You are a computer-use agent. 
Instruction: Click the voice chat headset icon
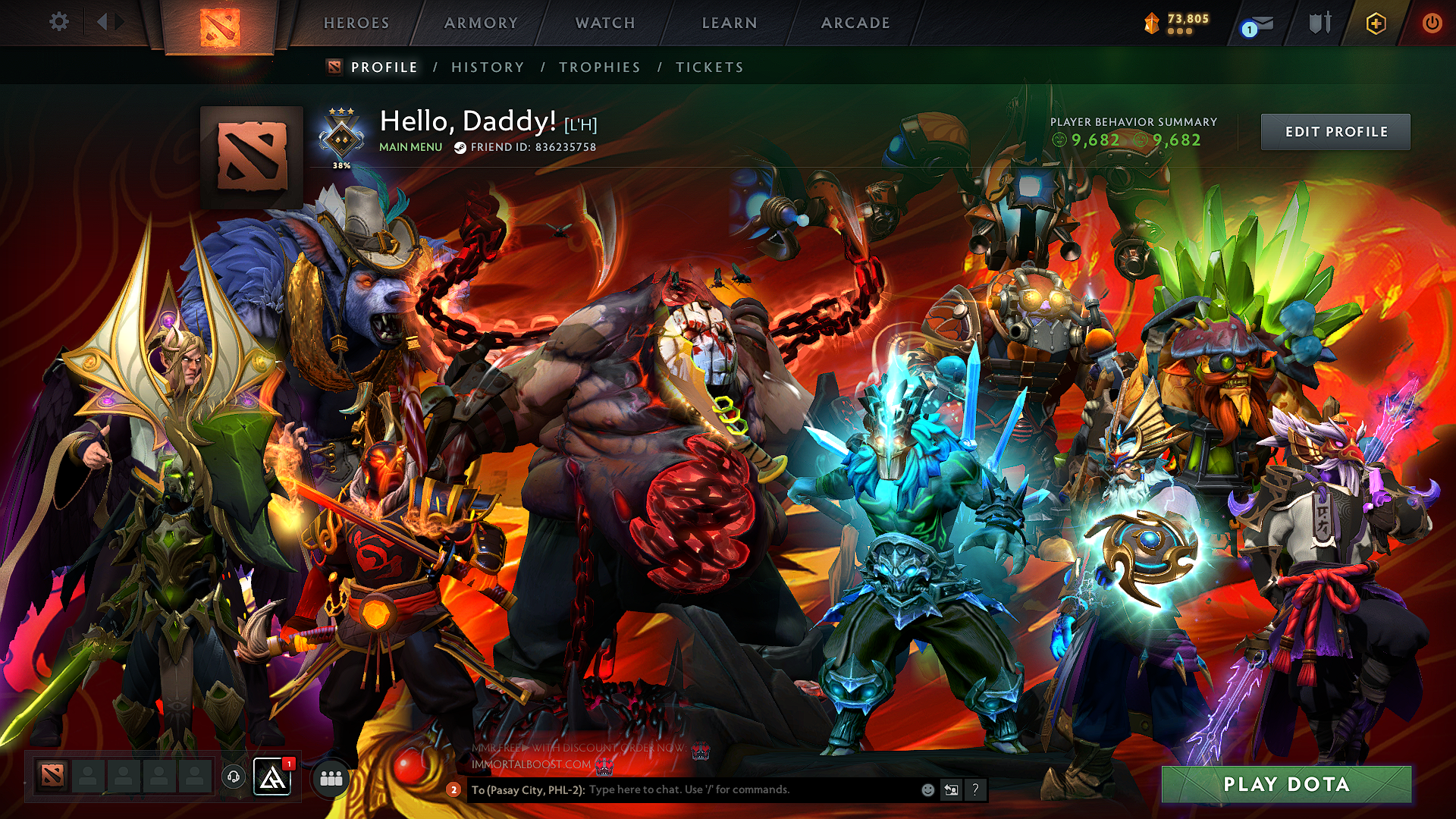tap(235, 777)
